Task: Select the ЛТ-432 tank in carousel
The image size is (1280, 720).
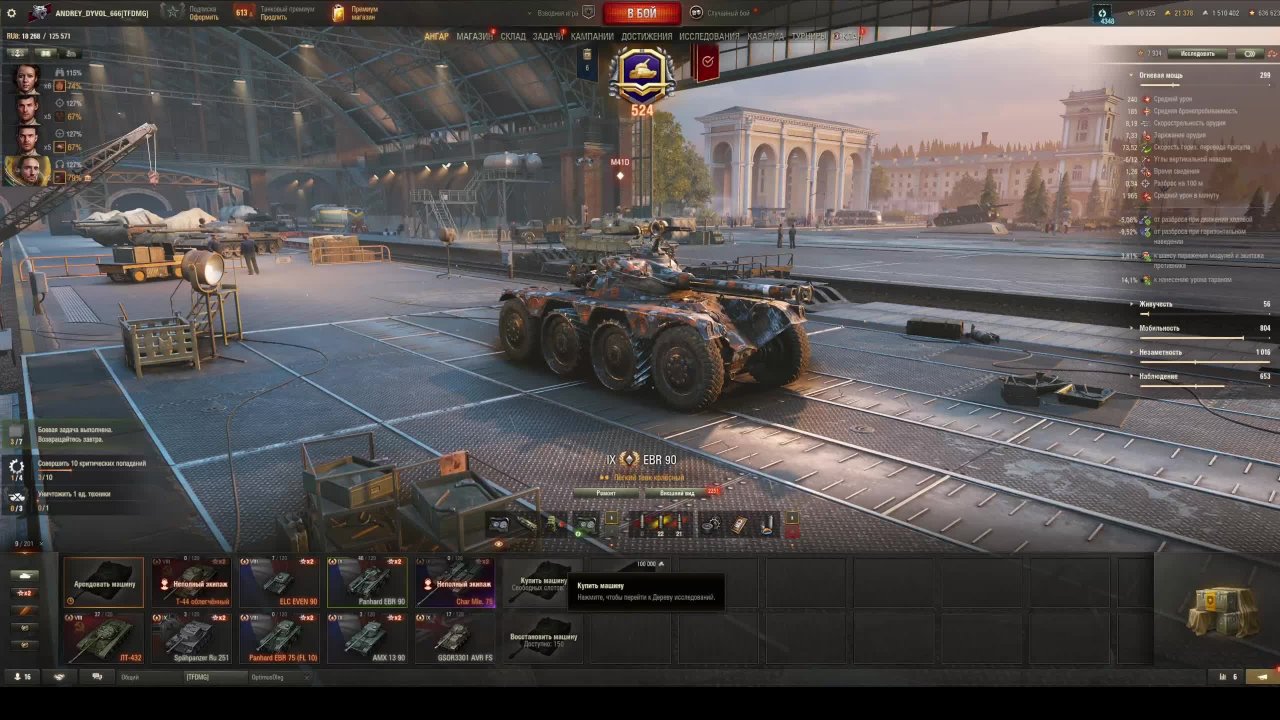Action: coord(104,638)
